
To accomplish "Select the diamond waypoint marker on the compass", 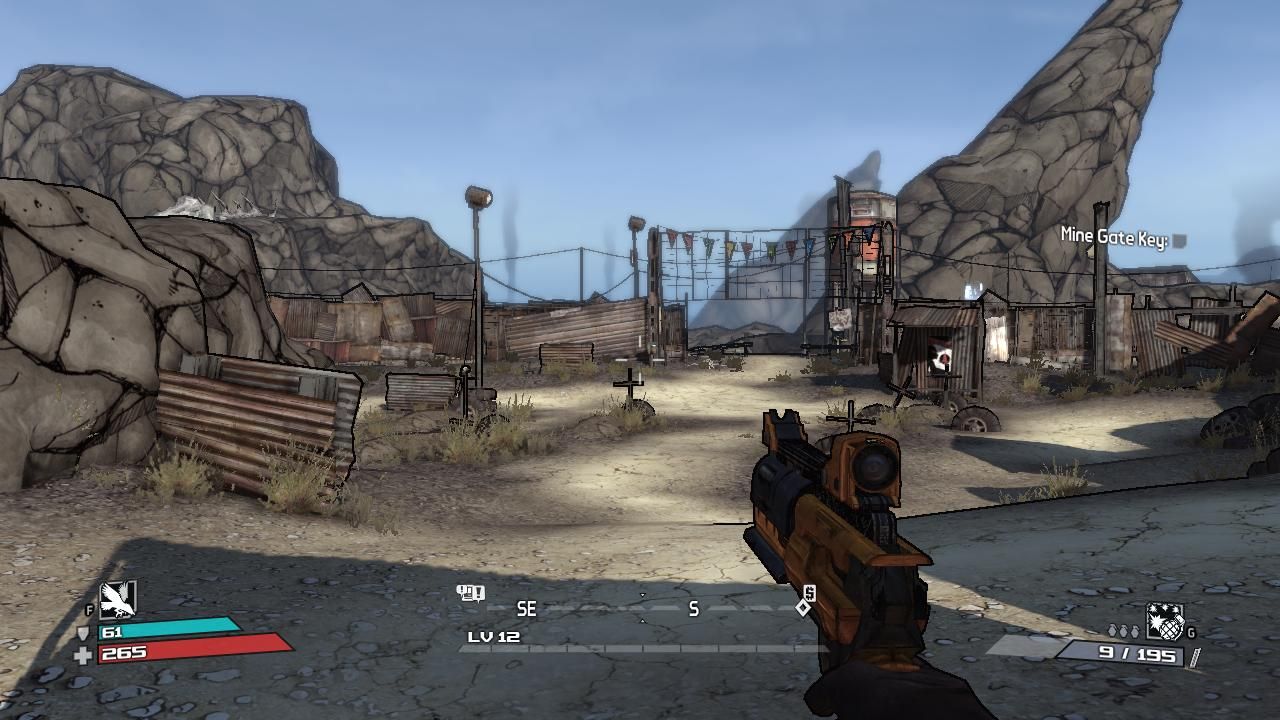I will click(x=803, y=608).
